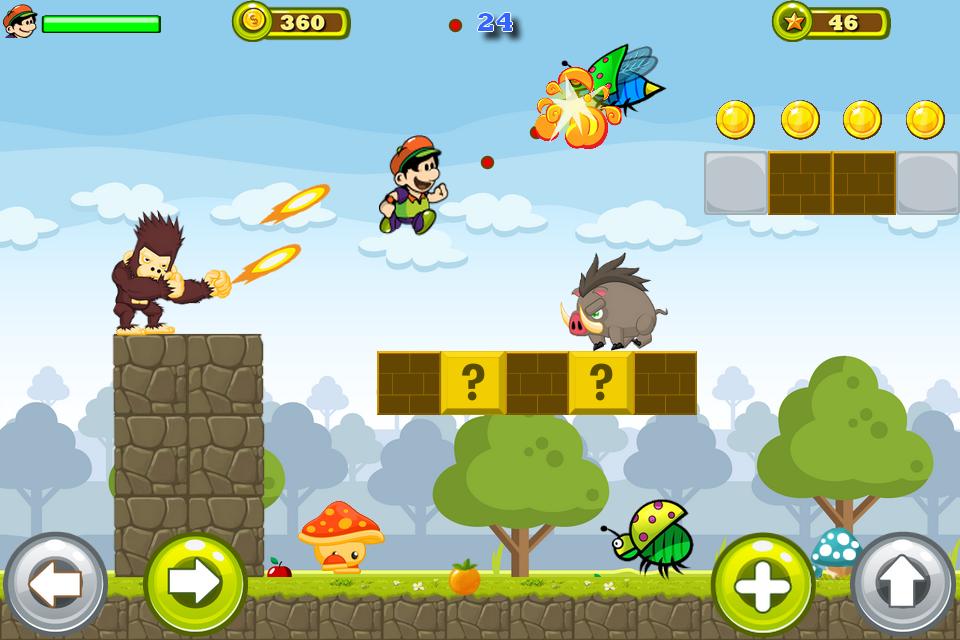The width and height of the screenshot is (960, 640).
Task: Tap the up arrow jump button
Action: click(x=903, y=584)
